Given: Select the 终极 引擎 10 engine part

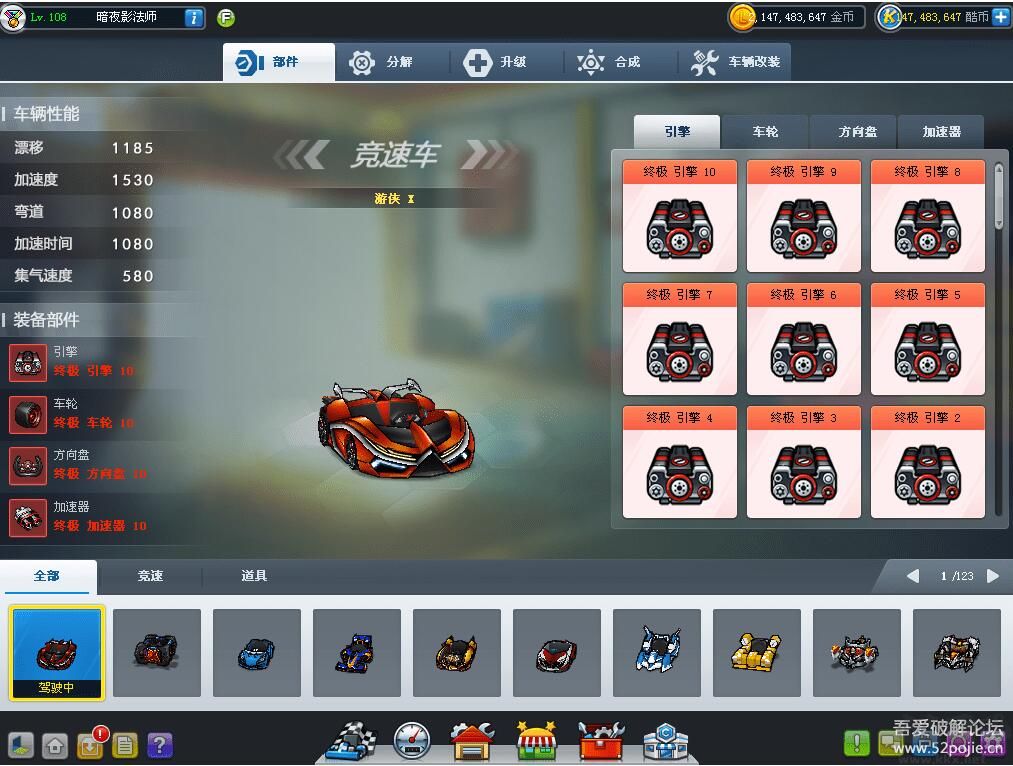Looking at the screenshot, I should pyautogui.click(x=680, y=216).
